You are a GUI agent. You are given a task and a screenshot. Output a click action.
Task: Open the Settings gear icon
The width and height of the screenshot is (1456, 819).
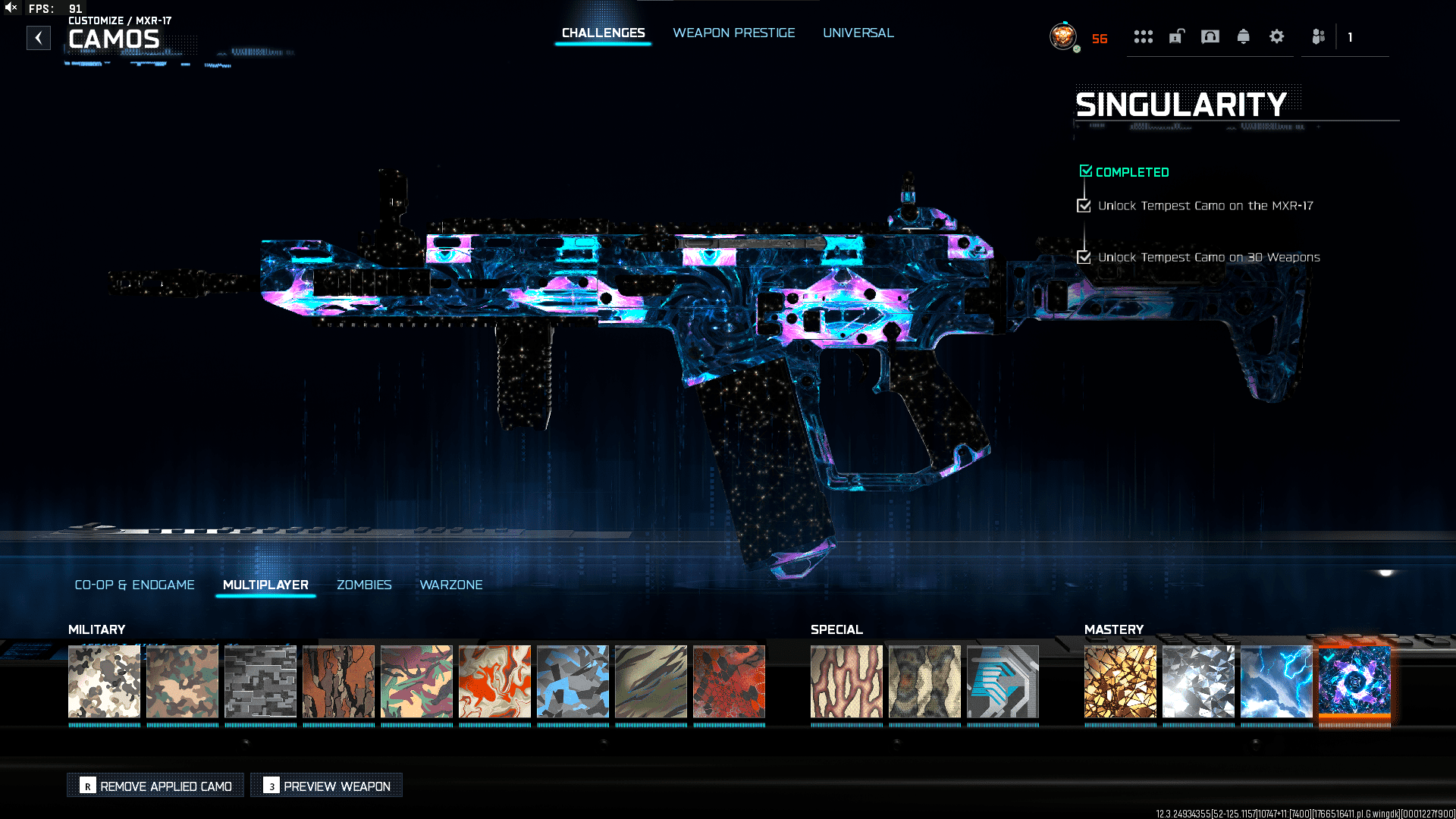click(1277, 36)
